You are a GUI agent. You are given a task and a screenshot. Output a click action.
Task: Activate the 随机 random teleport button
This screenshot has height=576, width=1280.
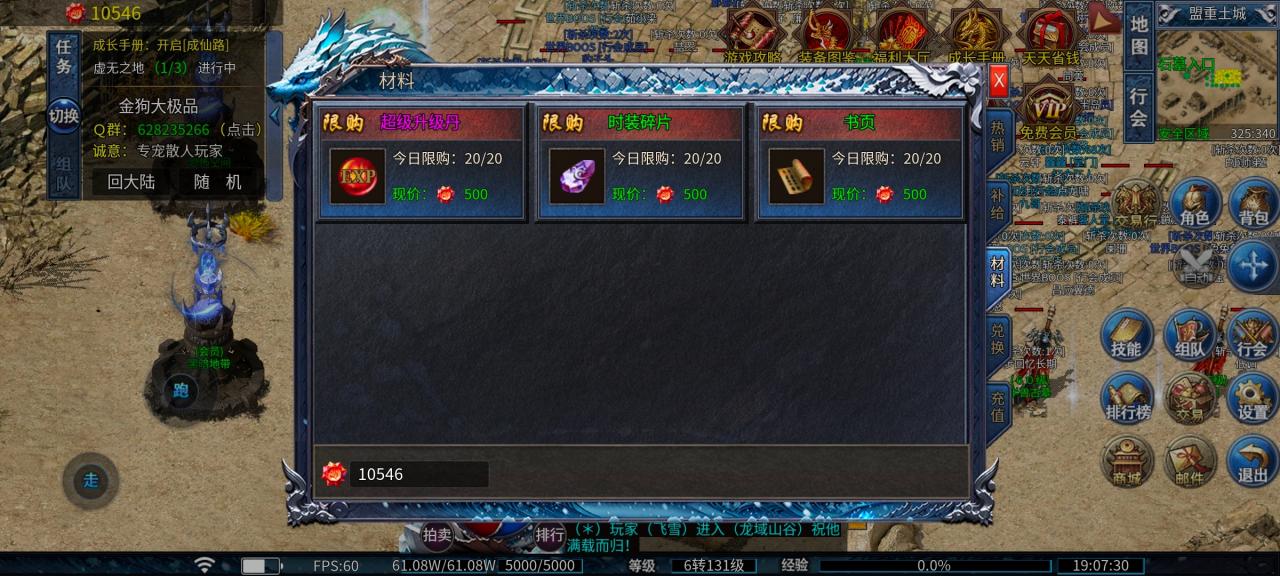(218, 182)
